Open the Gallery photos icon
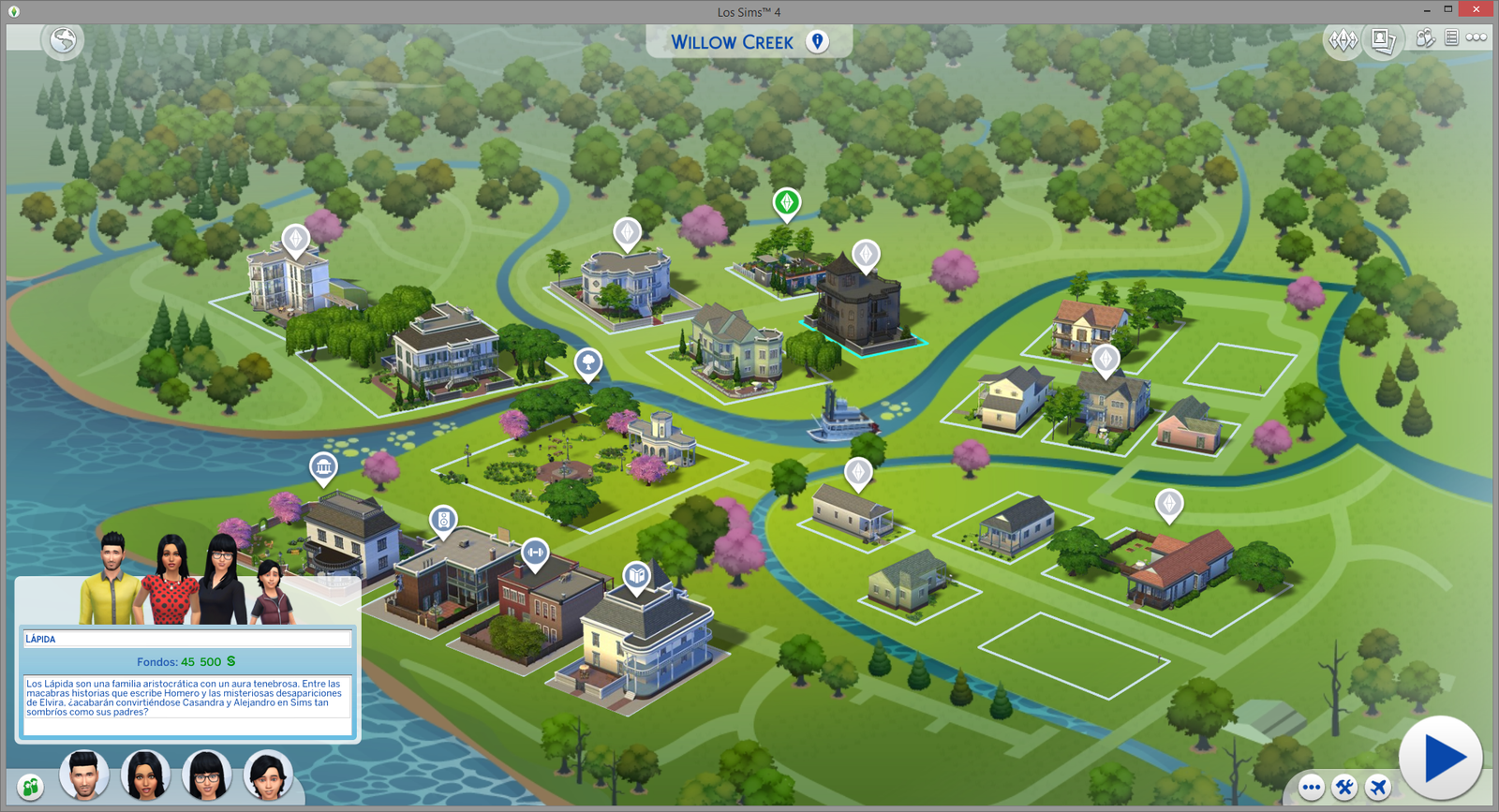Image resolution: width=1499 pixels, height=812 pixels. pos(1382,40)
